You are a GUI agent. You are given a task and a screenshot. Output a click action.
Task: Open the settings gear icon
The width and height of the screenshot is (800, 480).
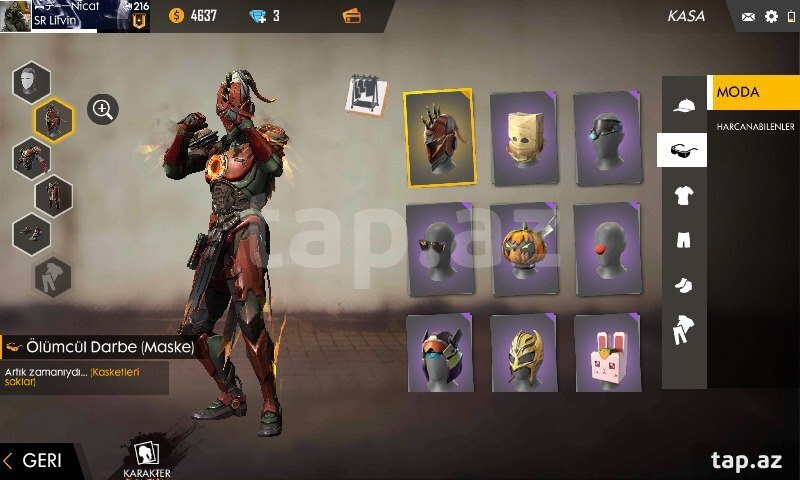click(771, 16)
